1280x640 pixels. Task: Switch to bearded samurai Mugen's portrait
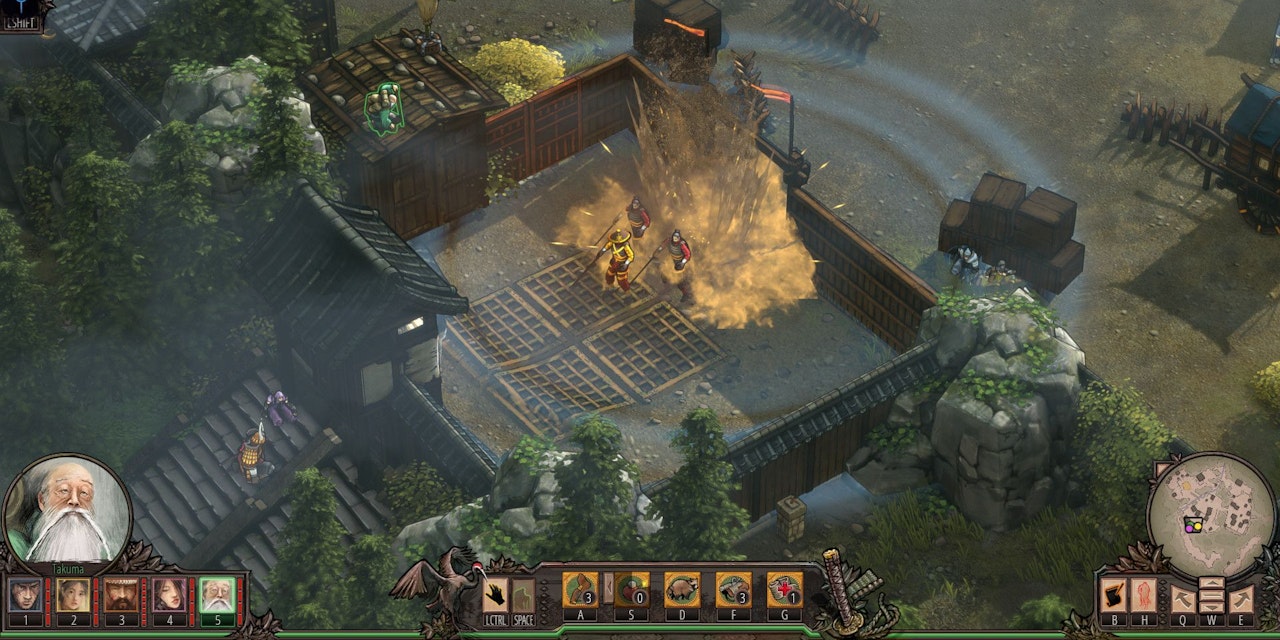[x=121, y=595]
